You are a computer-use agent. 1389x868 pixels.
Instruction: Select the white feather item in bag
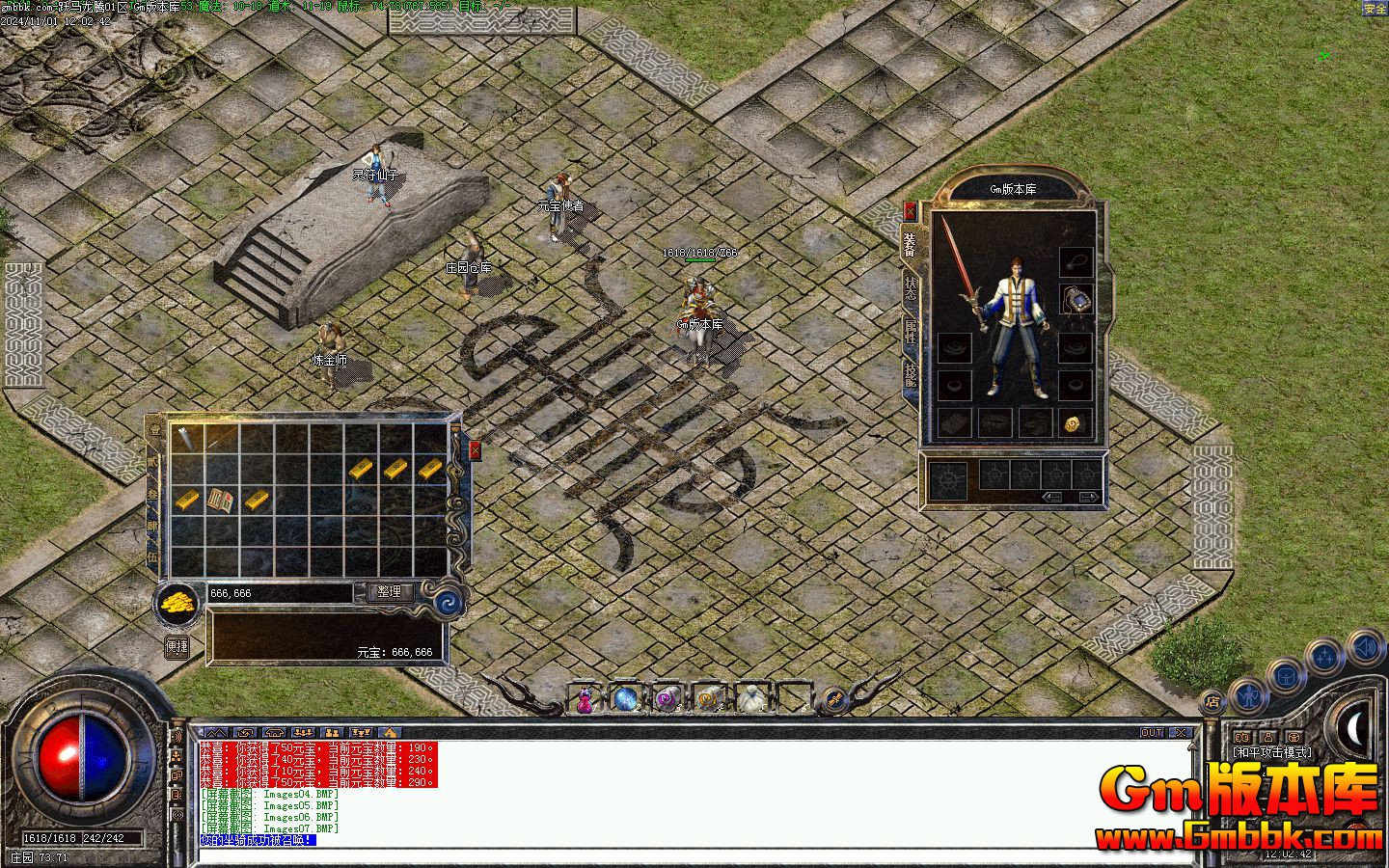[185, 438]
